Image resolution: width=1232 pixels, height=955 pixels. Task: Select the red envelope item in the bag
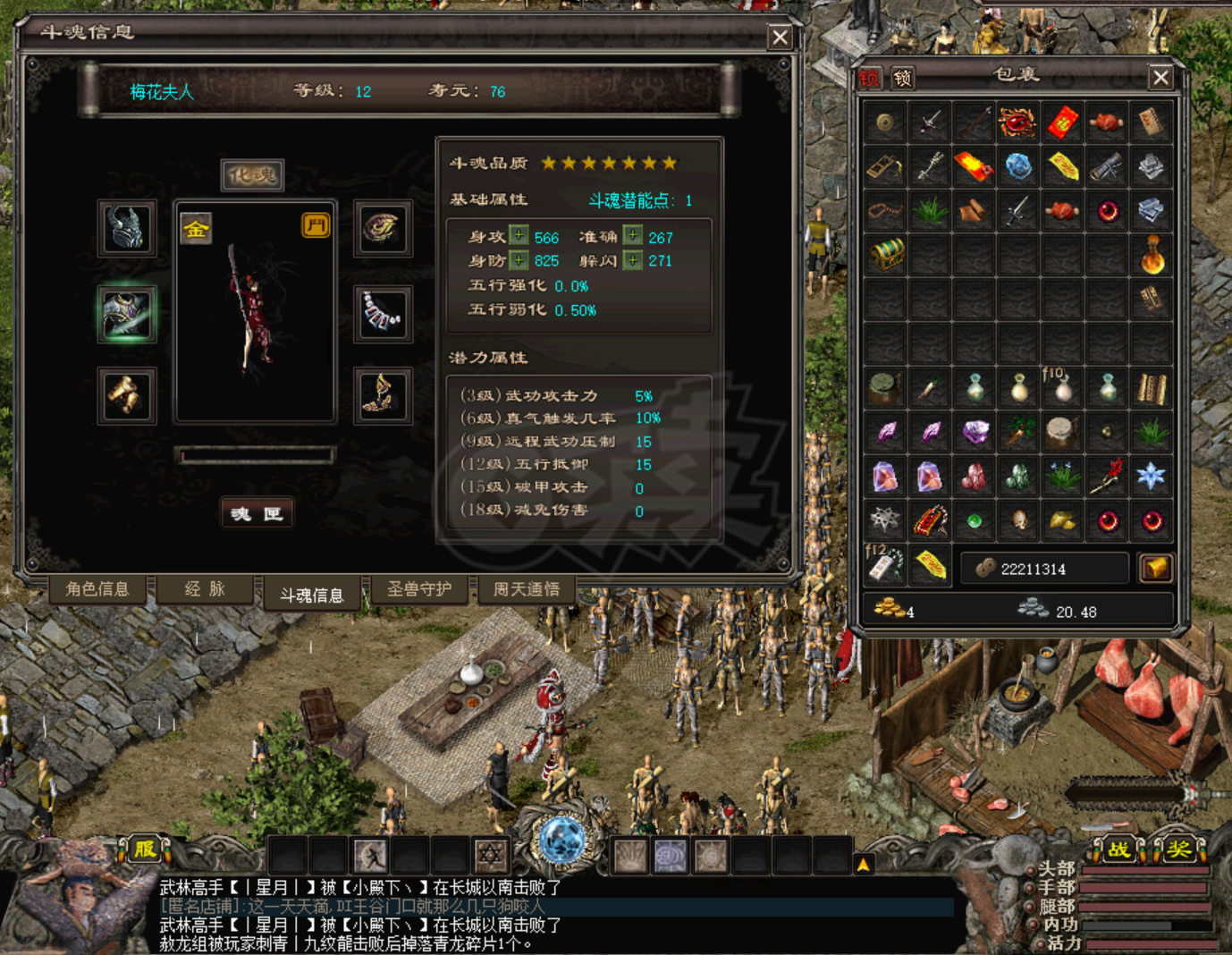pyautogui.click(x=1062, y=122)
